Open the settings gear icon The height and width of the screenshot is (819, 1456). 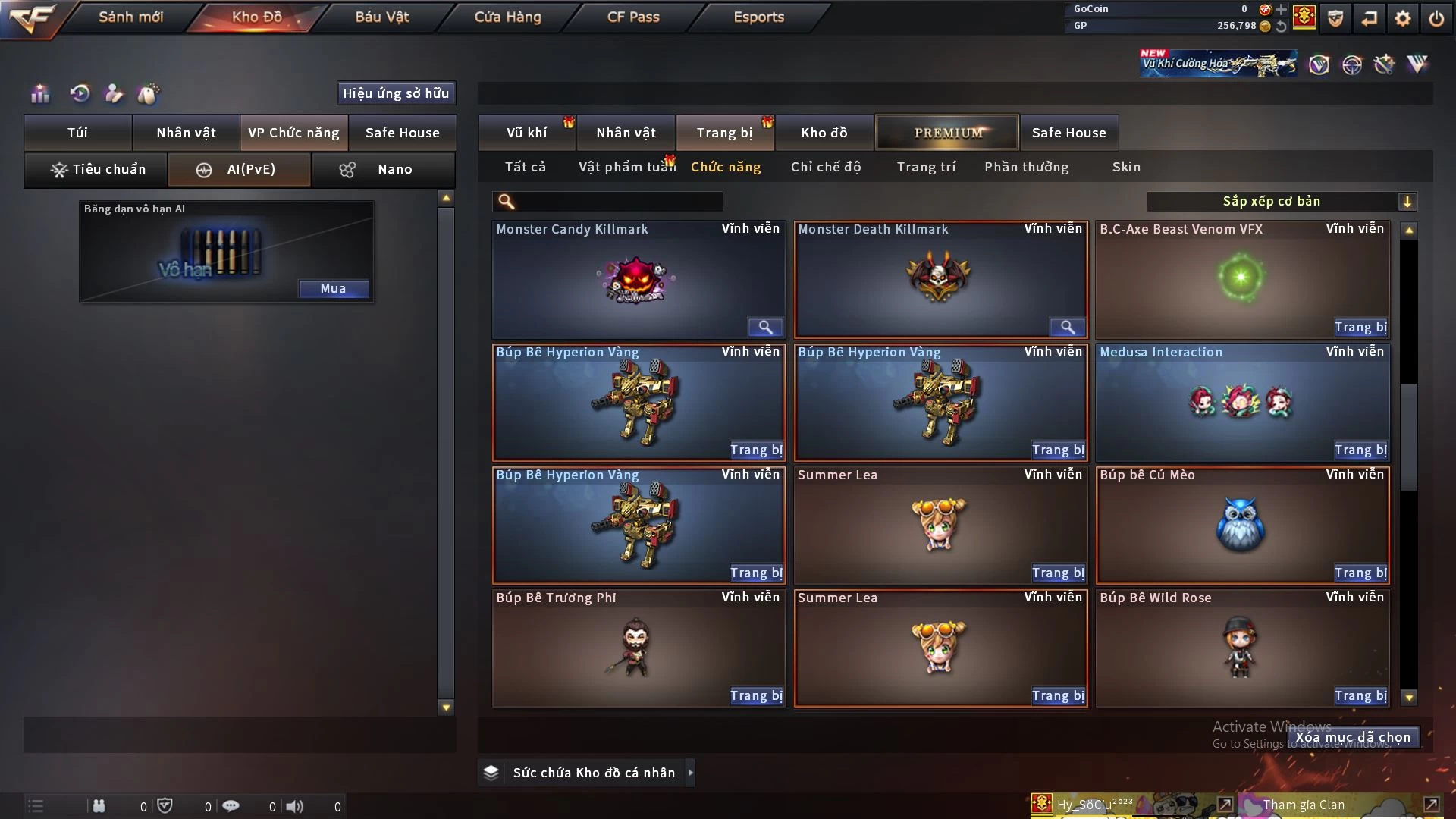(x=1403, y=18)
